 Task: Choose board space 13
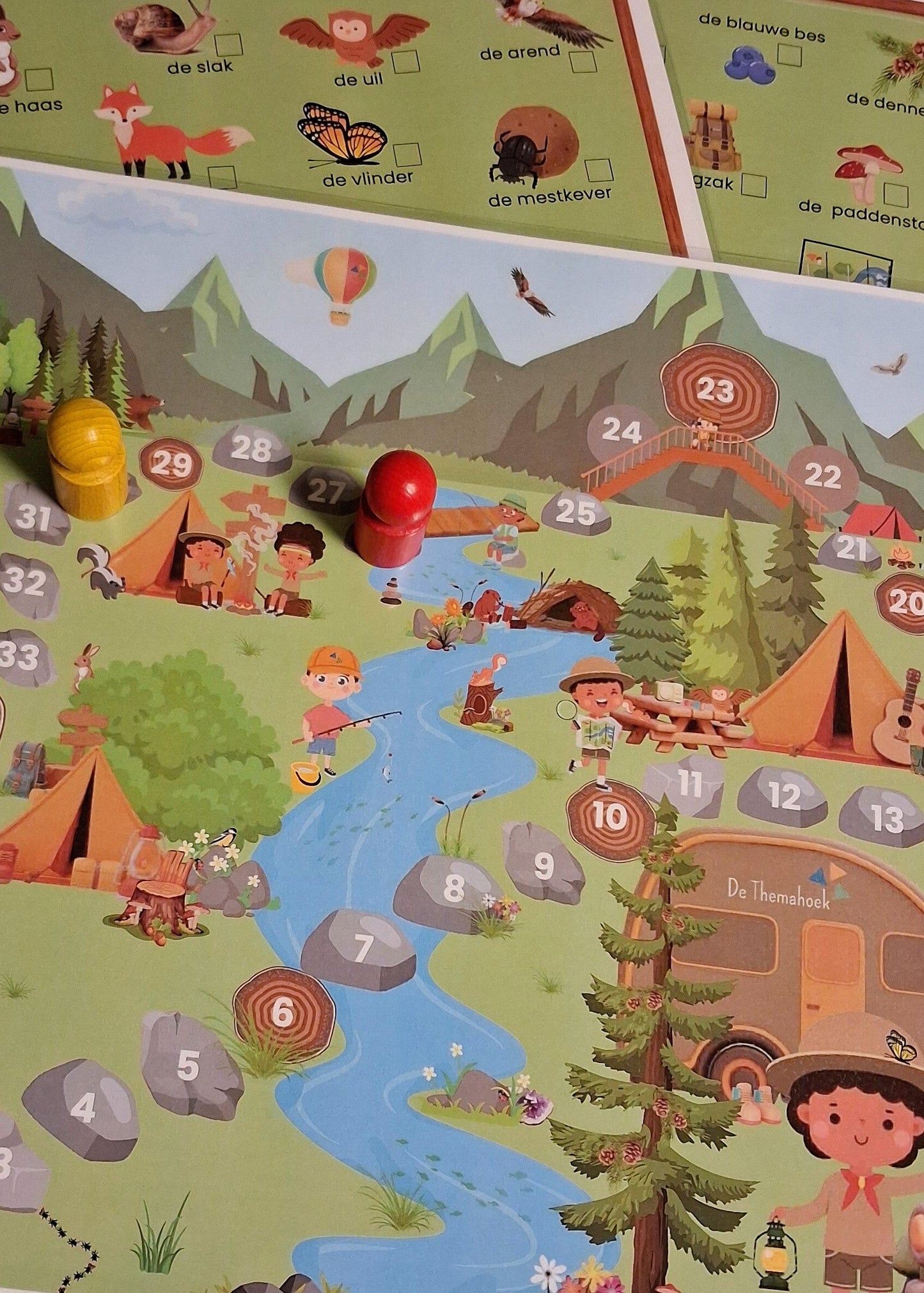886,819
